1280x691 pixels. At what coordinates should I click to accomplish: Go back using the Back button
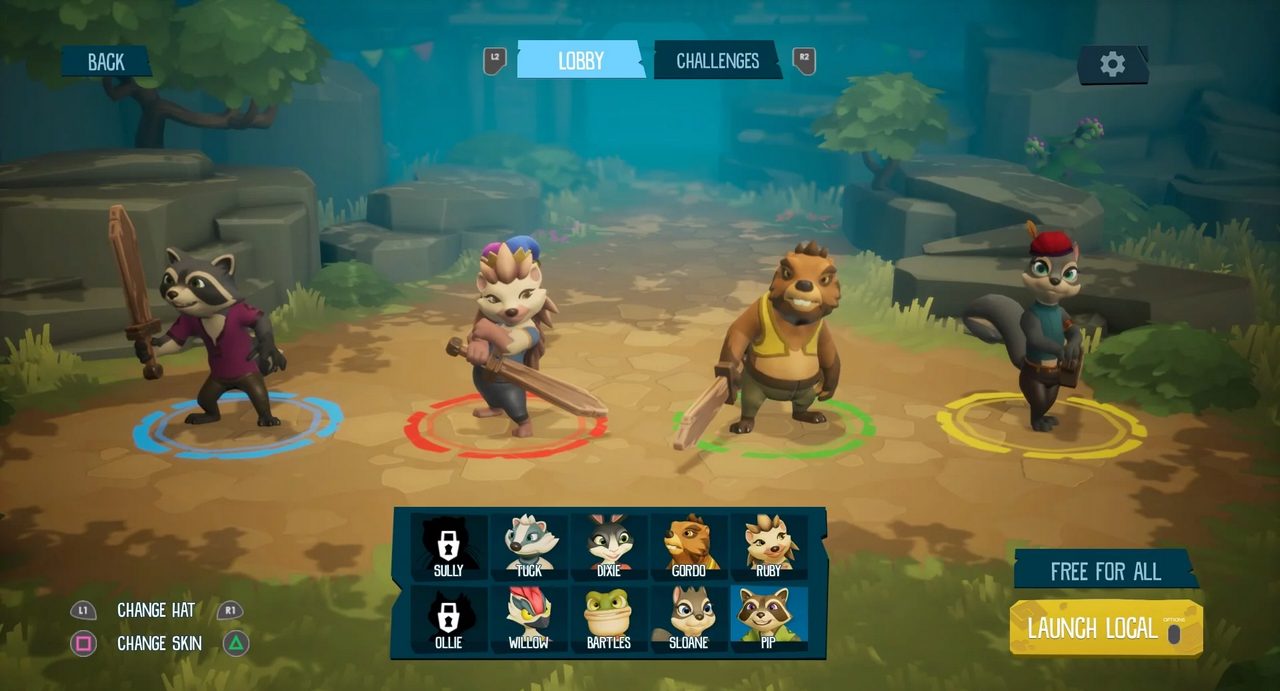click(105, 62)
